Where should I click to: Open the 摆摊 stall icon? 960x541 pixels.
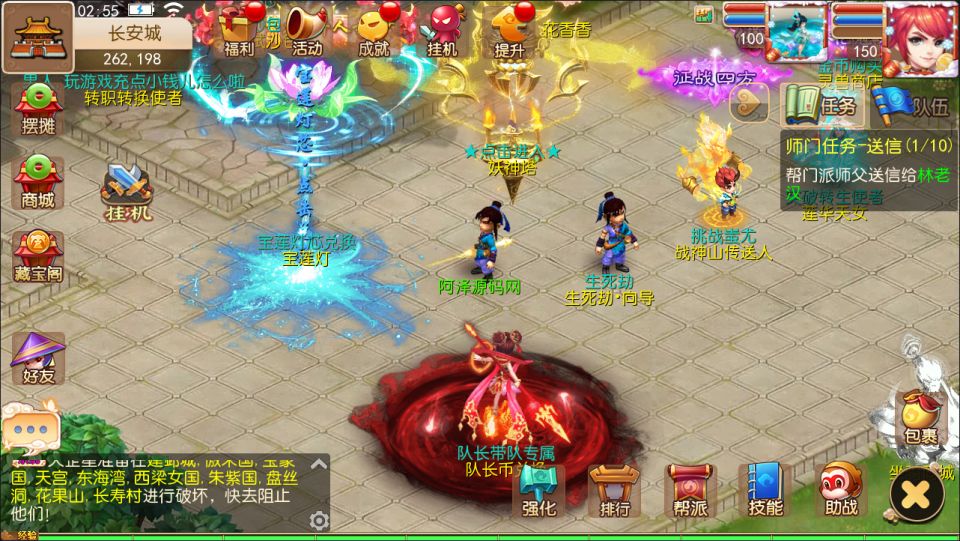coord(38,110)
